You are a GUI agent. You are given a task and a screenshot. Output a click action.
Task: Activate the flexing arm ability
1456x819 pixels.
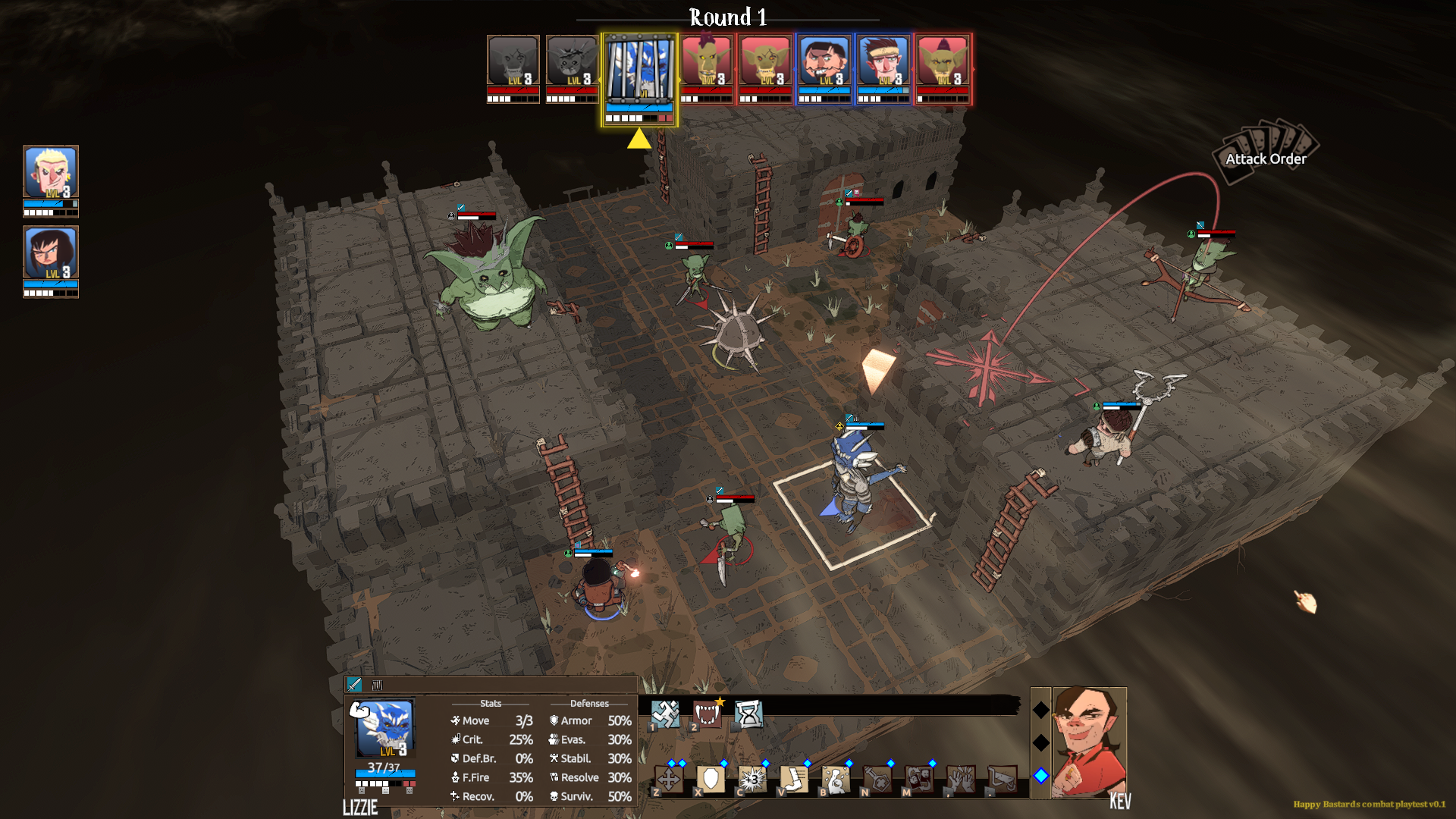point(836,779)
